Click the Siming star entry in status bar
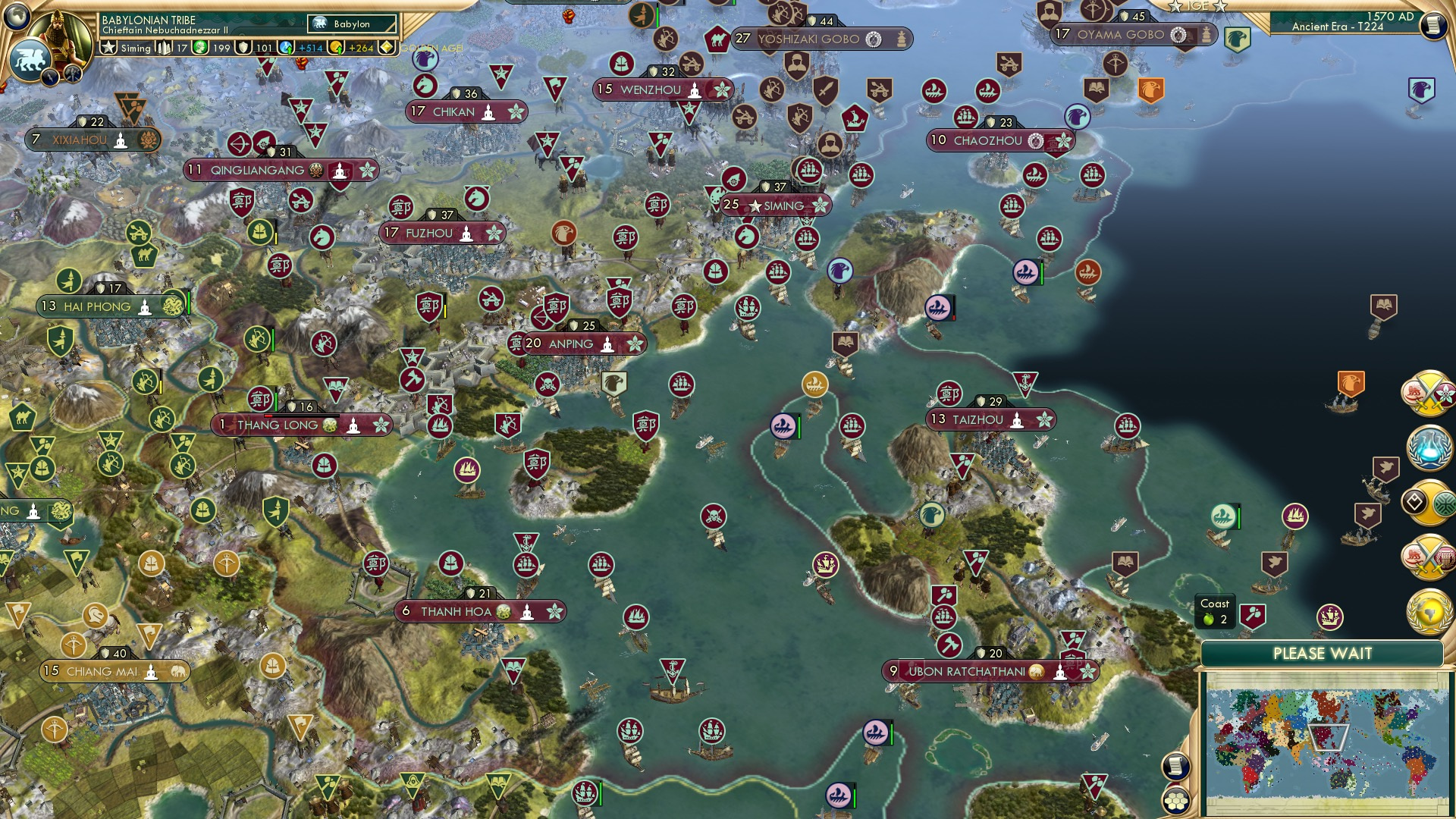Screen dimensions: 1456x819 (125, 47)
